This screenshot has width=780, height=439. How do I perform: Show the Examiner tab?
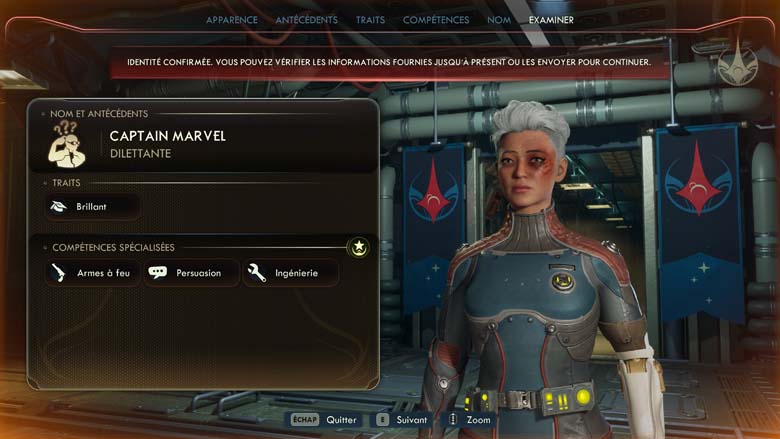(551, 20)
